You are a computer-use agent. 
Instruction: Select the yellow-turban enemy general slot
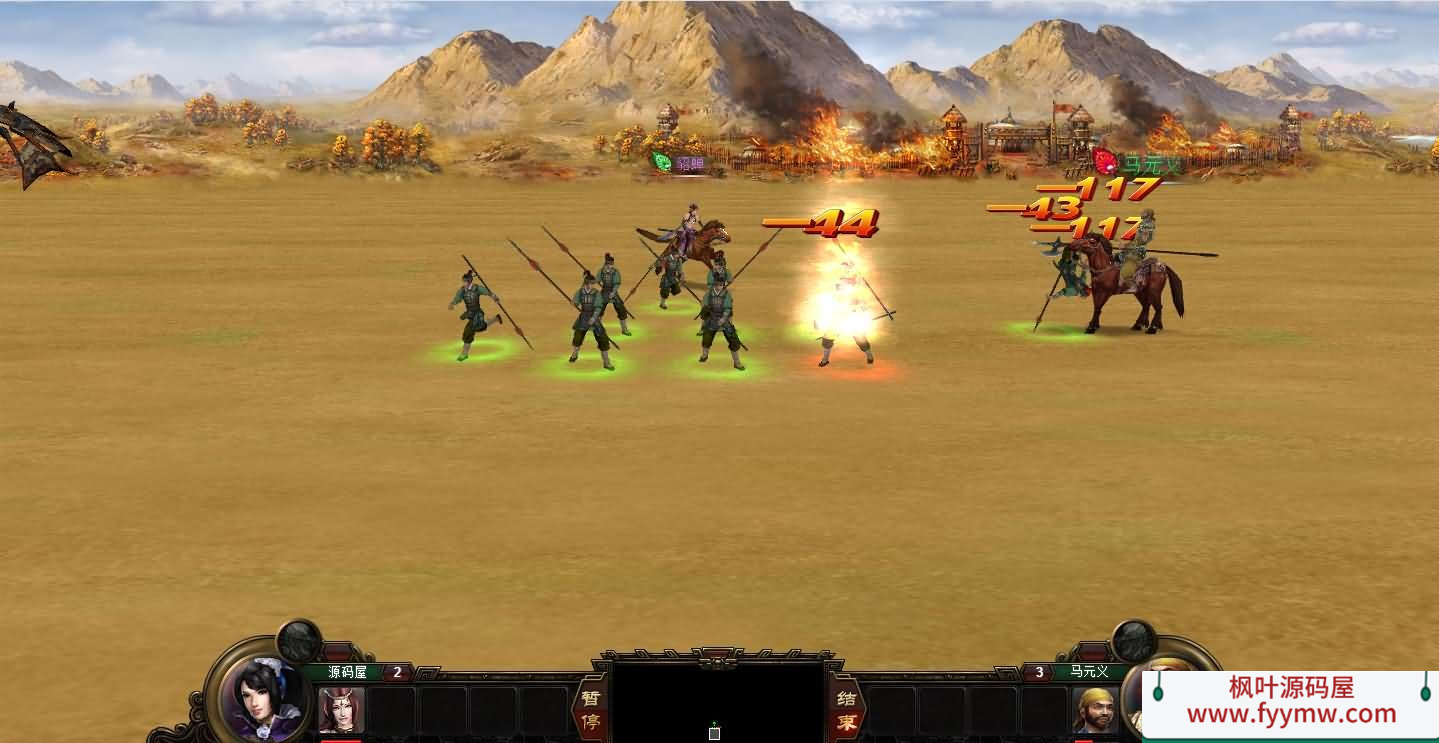pos(1096,710)
